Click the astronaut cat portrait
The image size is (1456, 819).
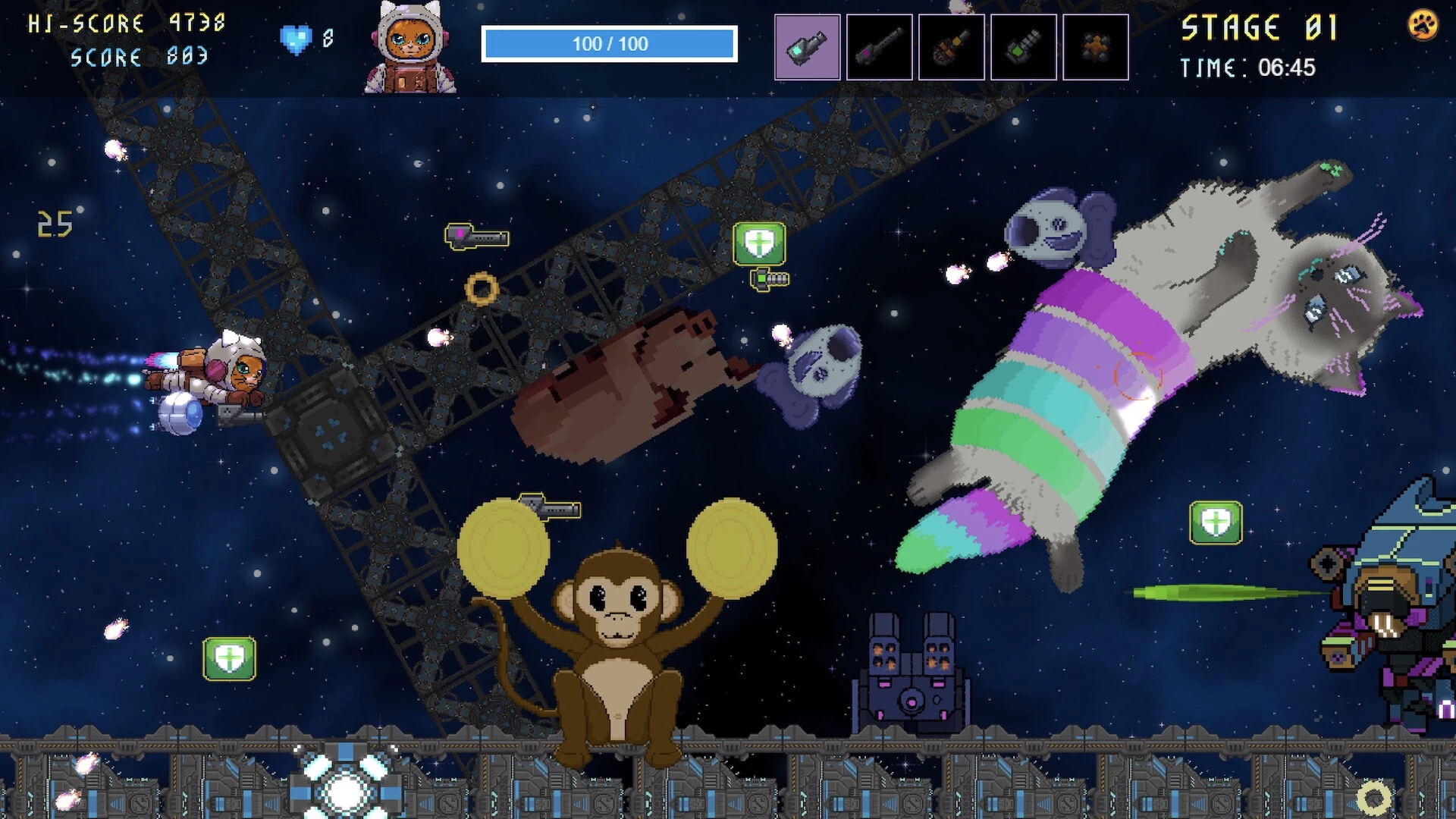409,47
